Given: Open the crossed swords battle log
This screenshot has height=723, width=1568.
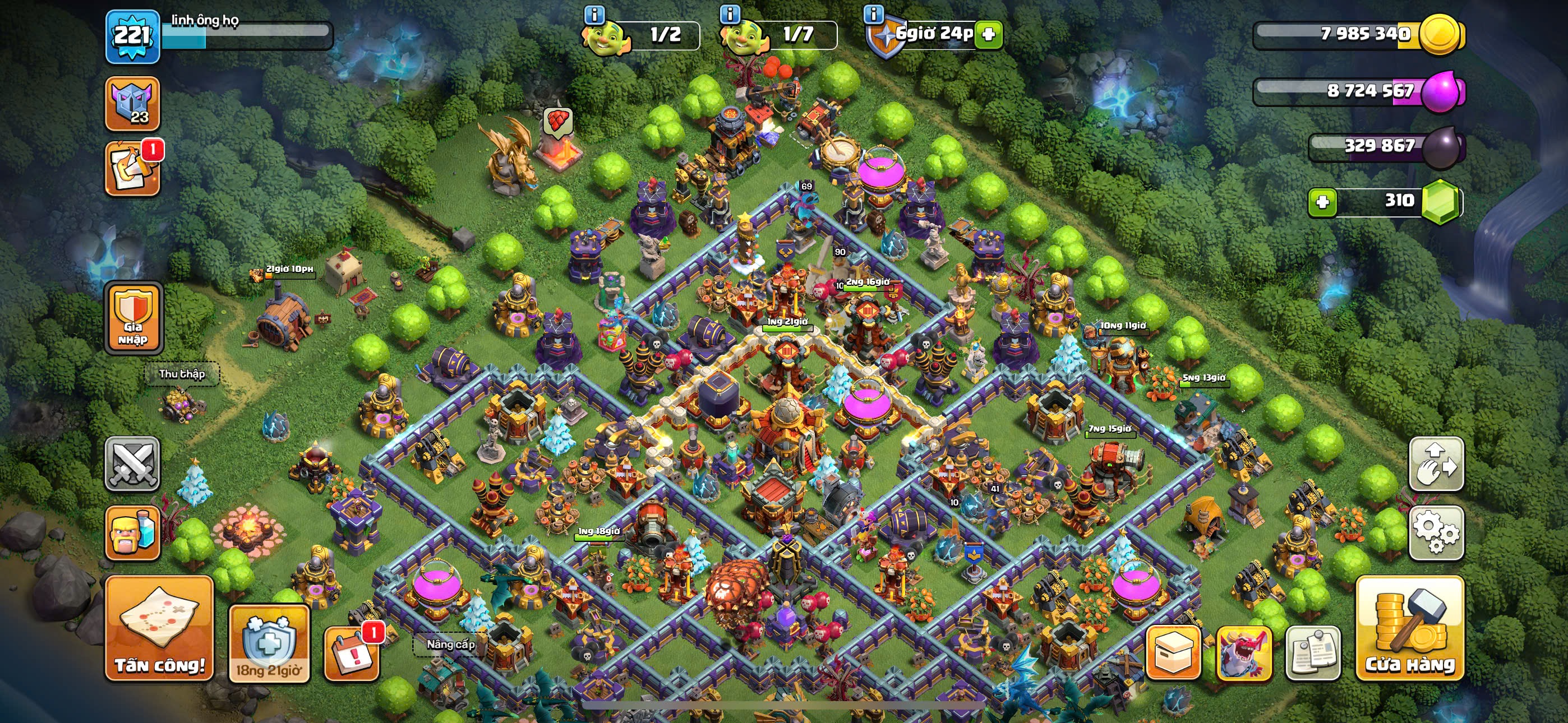Looking at the screenshot, I should click(x=133, y=464).
